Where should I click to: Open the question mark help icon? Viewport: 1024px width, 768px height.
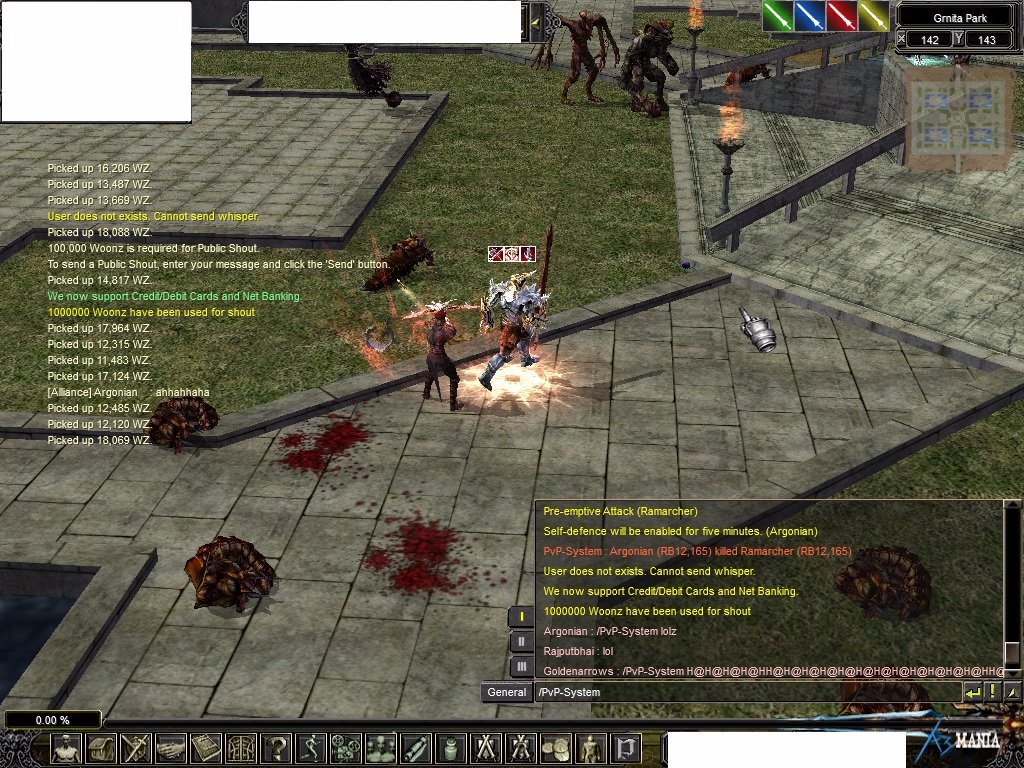pos(276,749)
